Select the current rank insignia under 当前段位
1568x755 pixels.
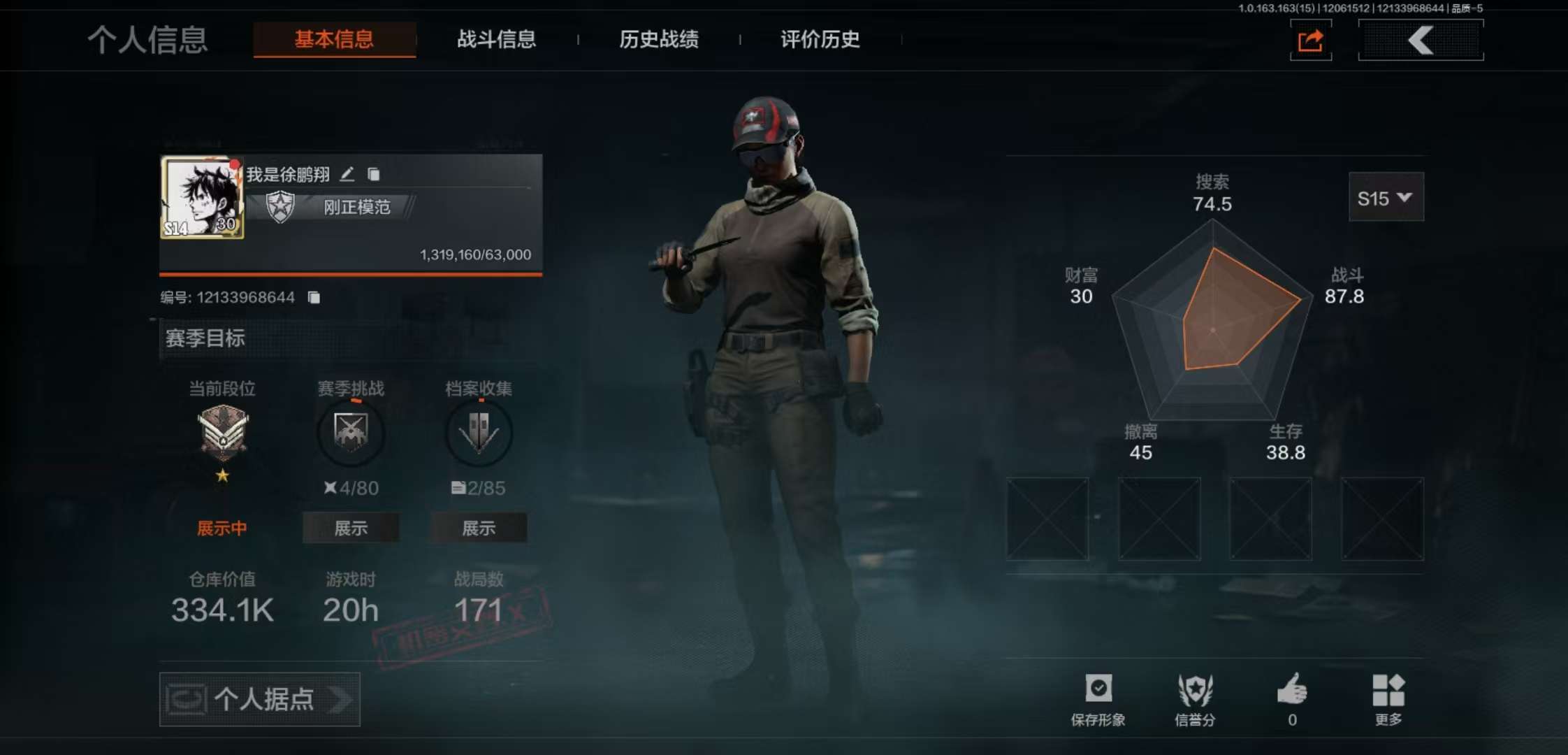pyautogui.click(x=222, y=433)
